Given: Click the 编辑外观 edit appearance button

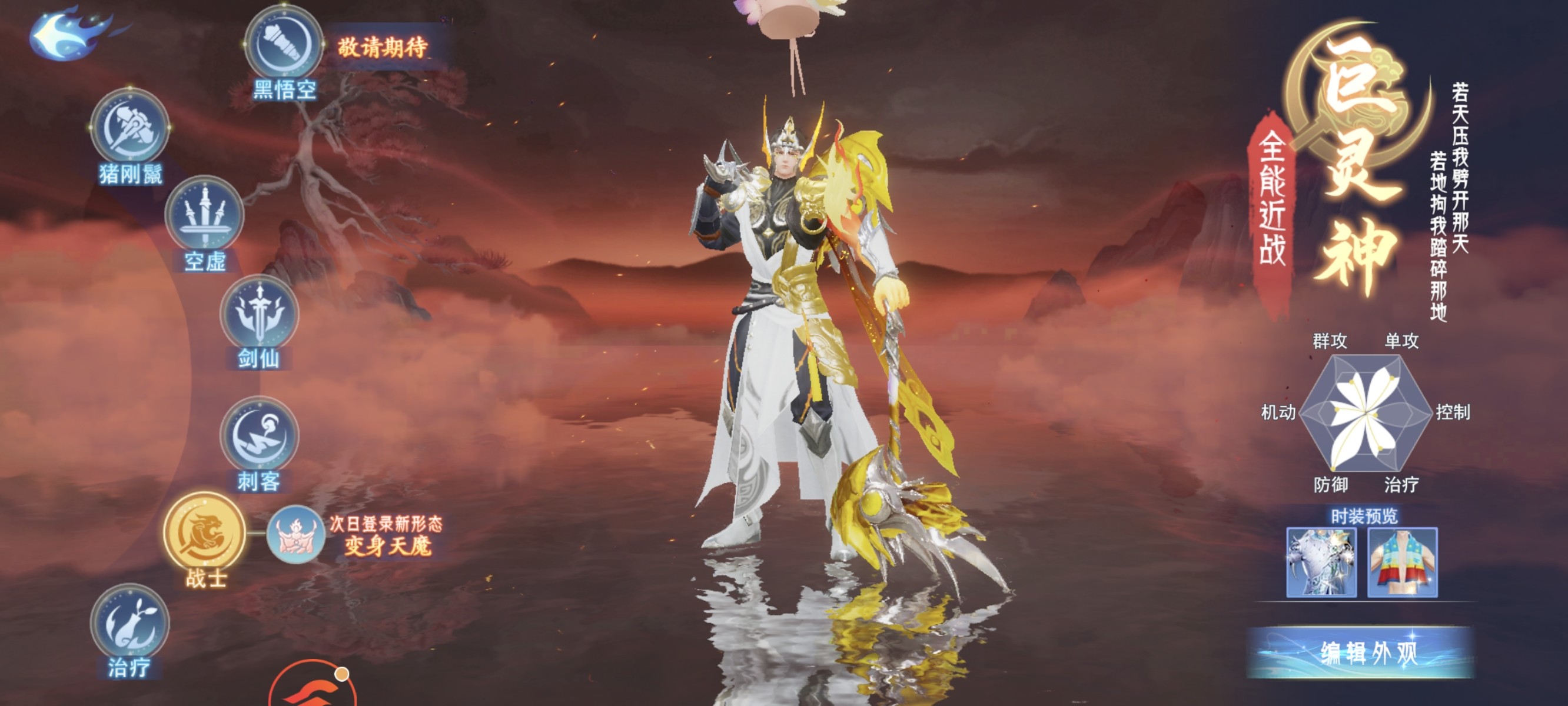Looking at the screenshot, I should pos(1361,652).
